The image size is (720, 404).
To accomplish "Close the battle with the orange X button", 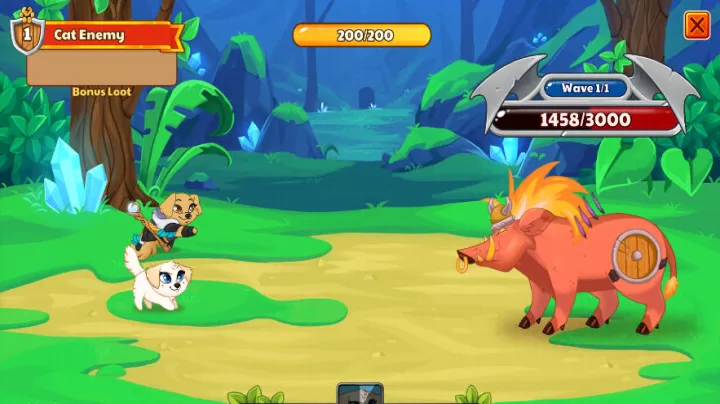I will pos(697,25).
